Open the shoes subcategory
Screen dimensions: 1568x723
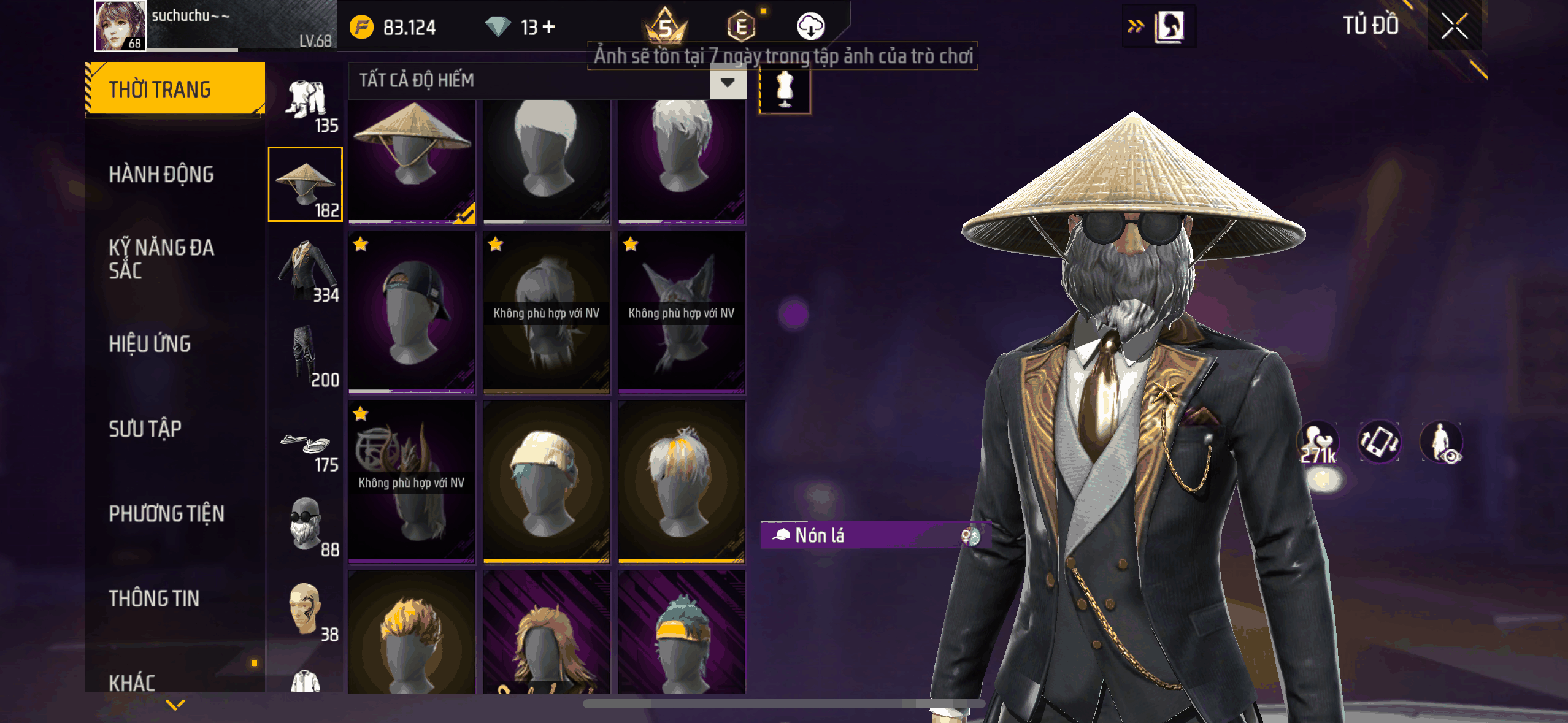[306, 445]
